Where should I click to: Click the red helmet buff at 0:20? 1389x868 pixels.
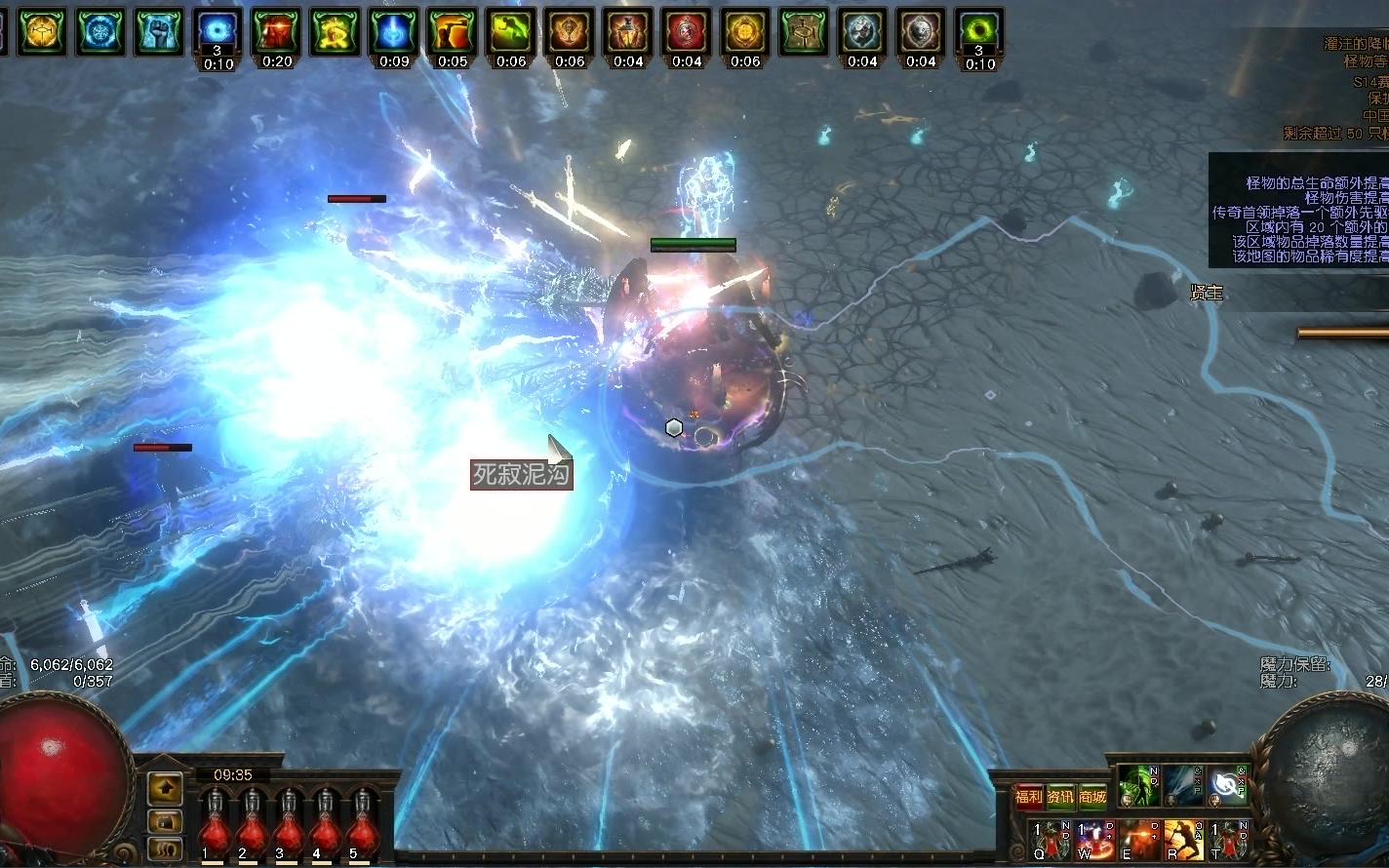277,33
